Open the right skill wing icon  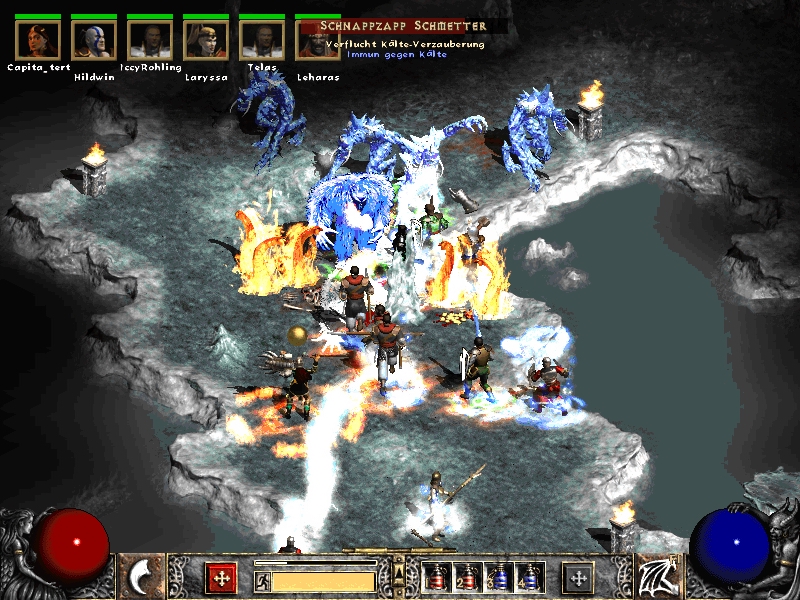pyautogui.click(x=657, y=577)
